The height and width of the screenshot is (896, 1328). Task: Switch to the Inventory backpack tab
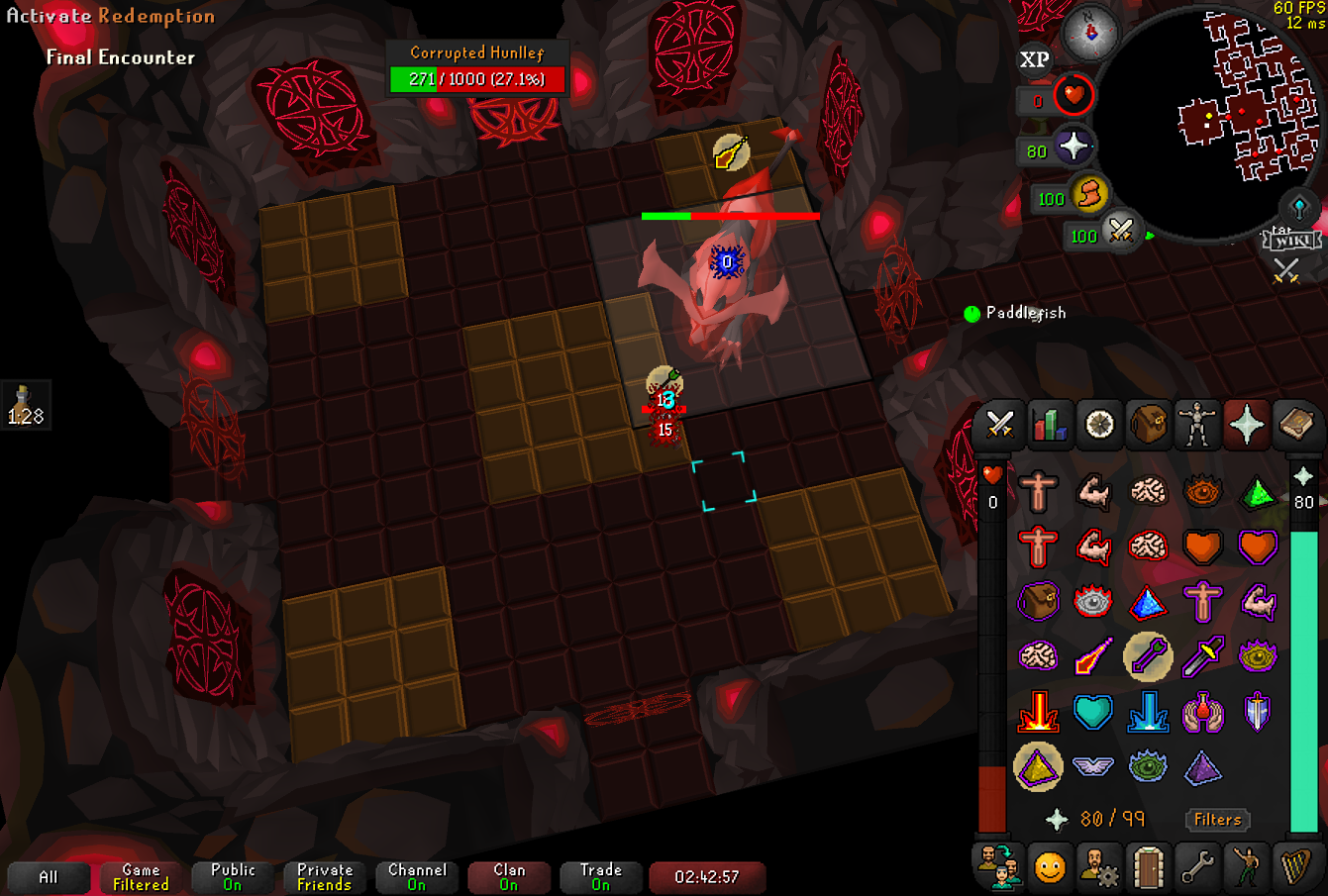click(x=1148, y=425)
